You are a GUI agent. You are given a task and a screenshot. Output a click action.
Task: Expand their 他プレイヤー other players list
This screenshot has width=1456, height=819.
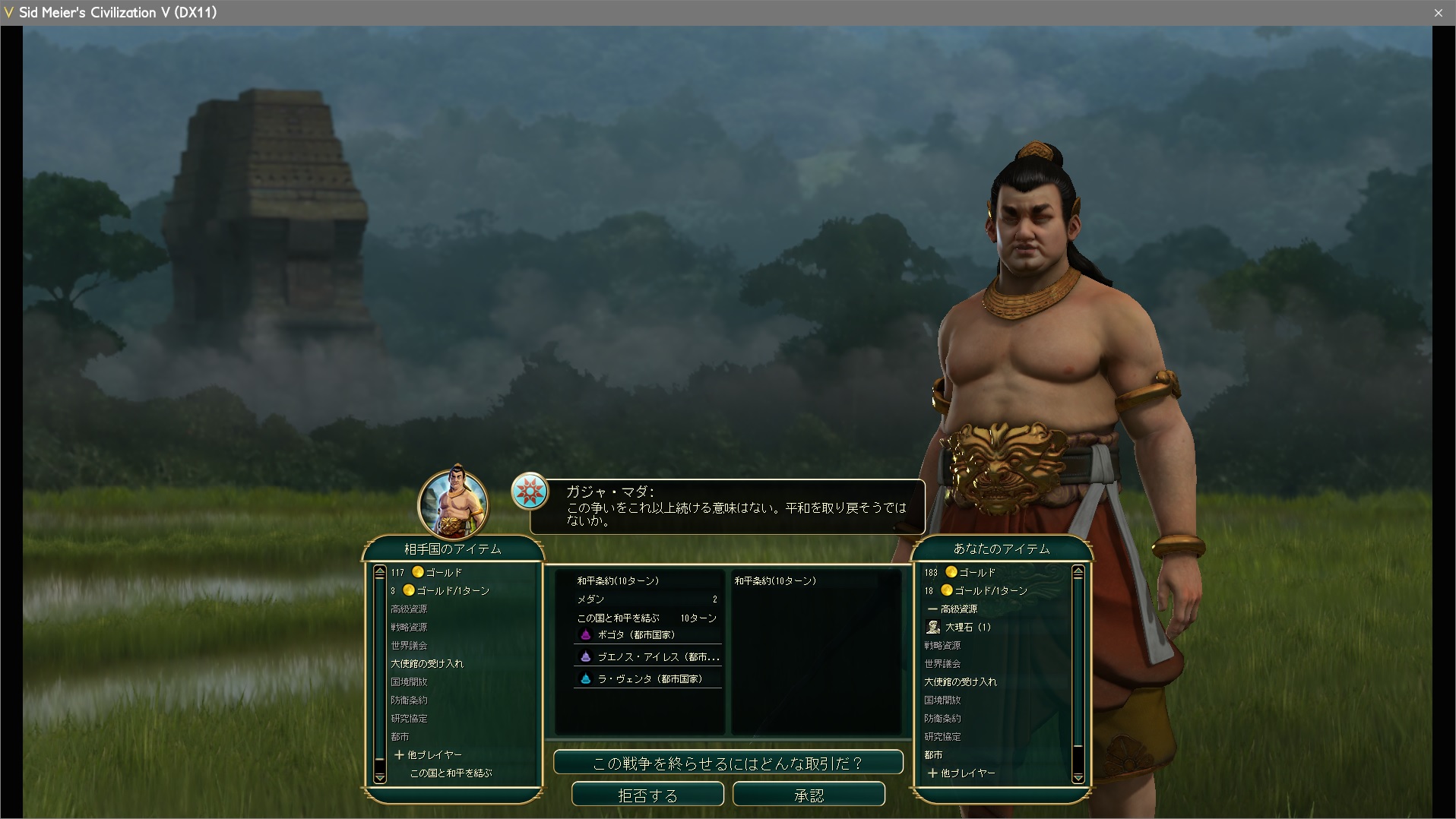pos(428,754)
